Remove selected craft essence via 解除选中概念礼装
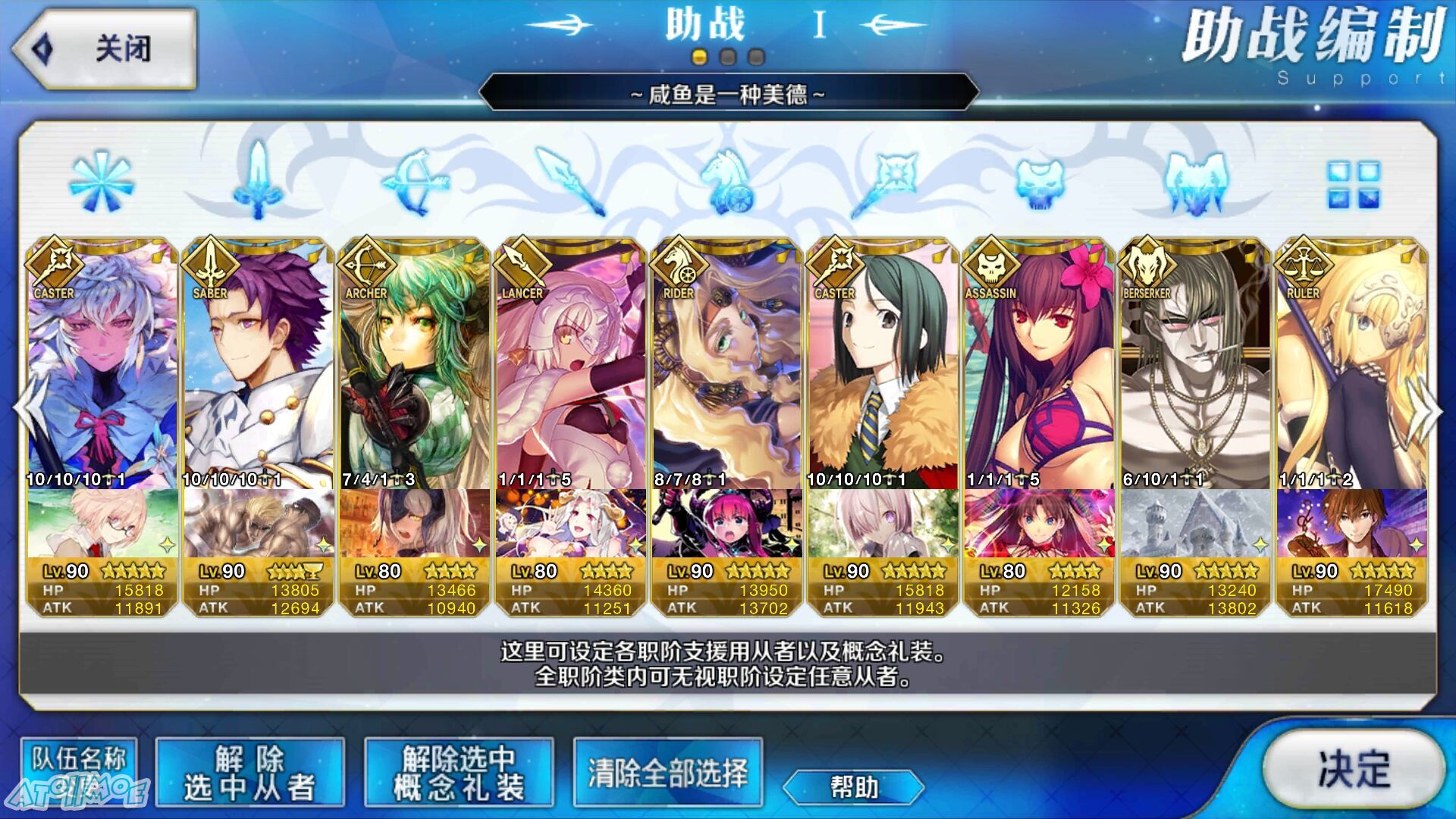The height and width of the screenshot is (819, 1456). pyautogui.click(x=459, y=773)
